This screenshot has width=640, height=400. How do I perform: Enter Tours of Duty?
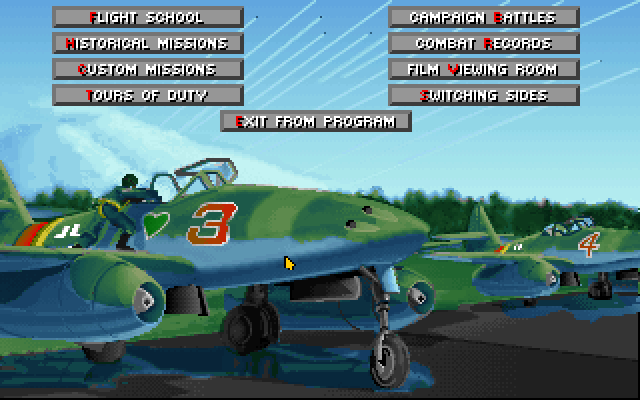[148, 95]
